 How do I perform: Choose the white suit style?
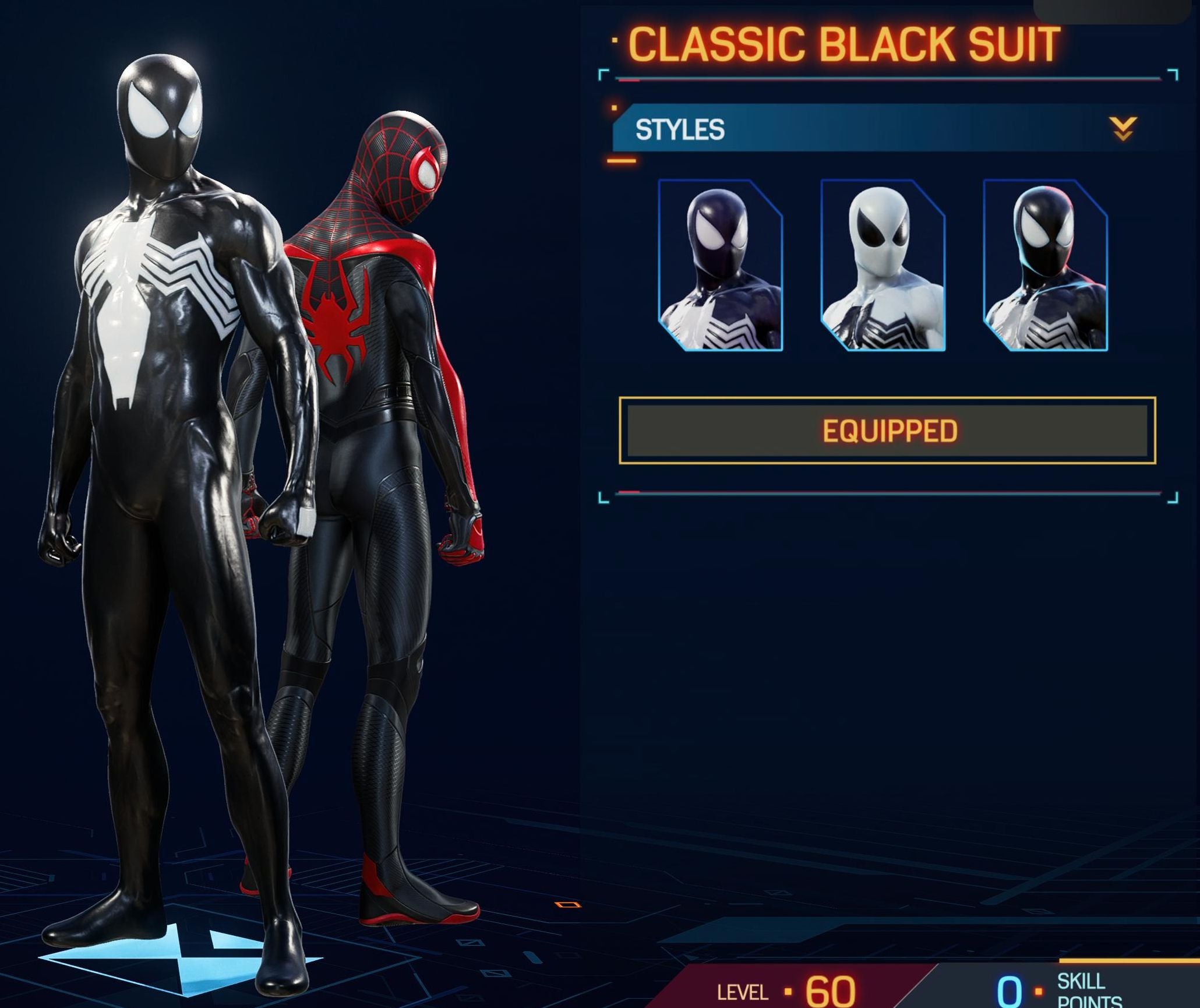tap(883, 265)
